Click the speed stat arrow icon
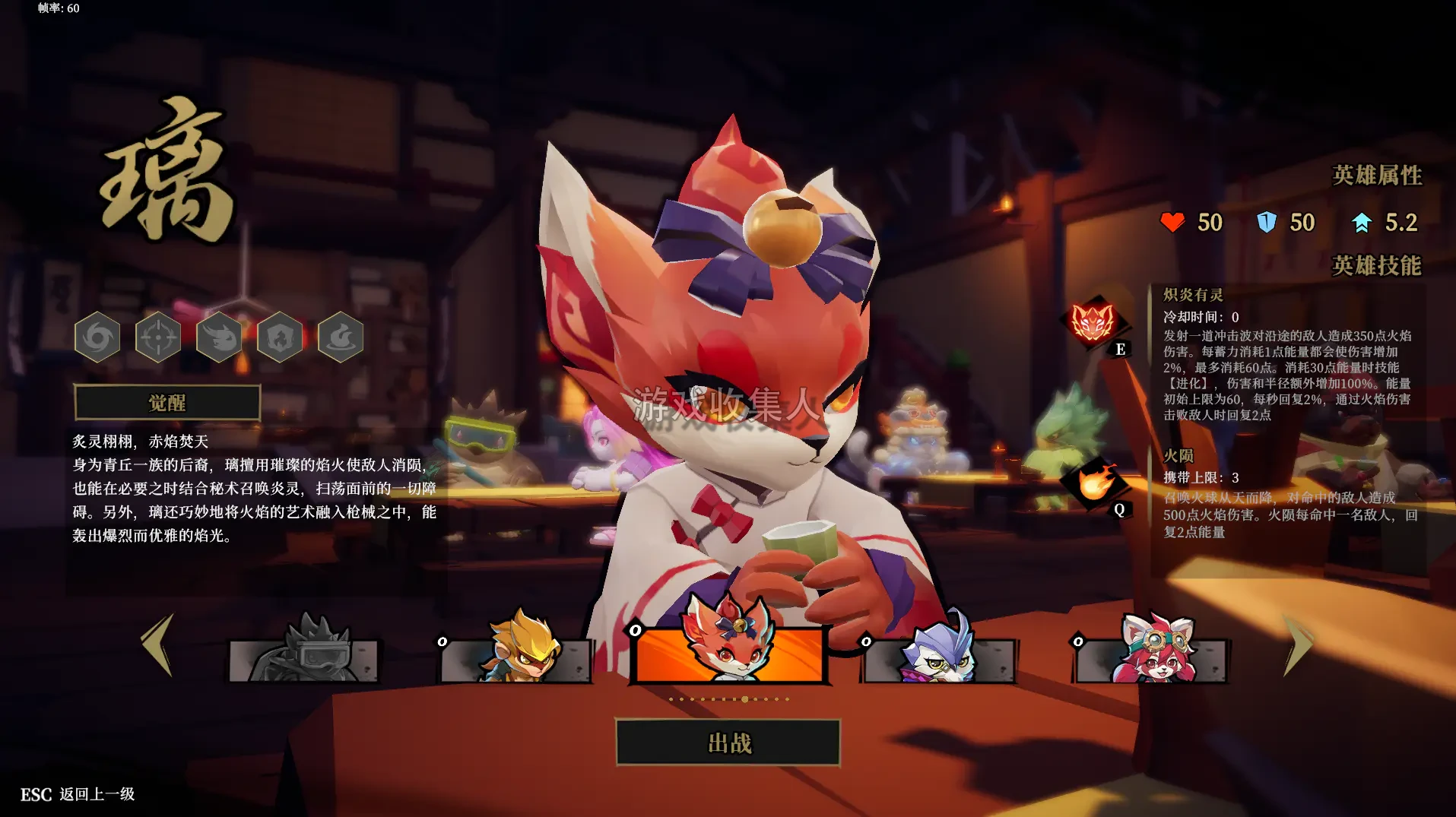Viewport: 1456px width, 817px height. click(1360, 221)
